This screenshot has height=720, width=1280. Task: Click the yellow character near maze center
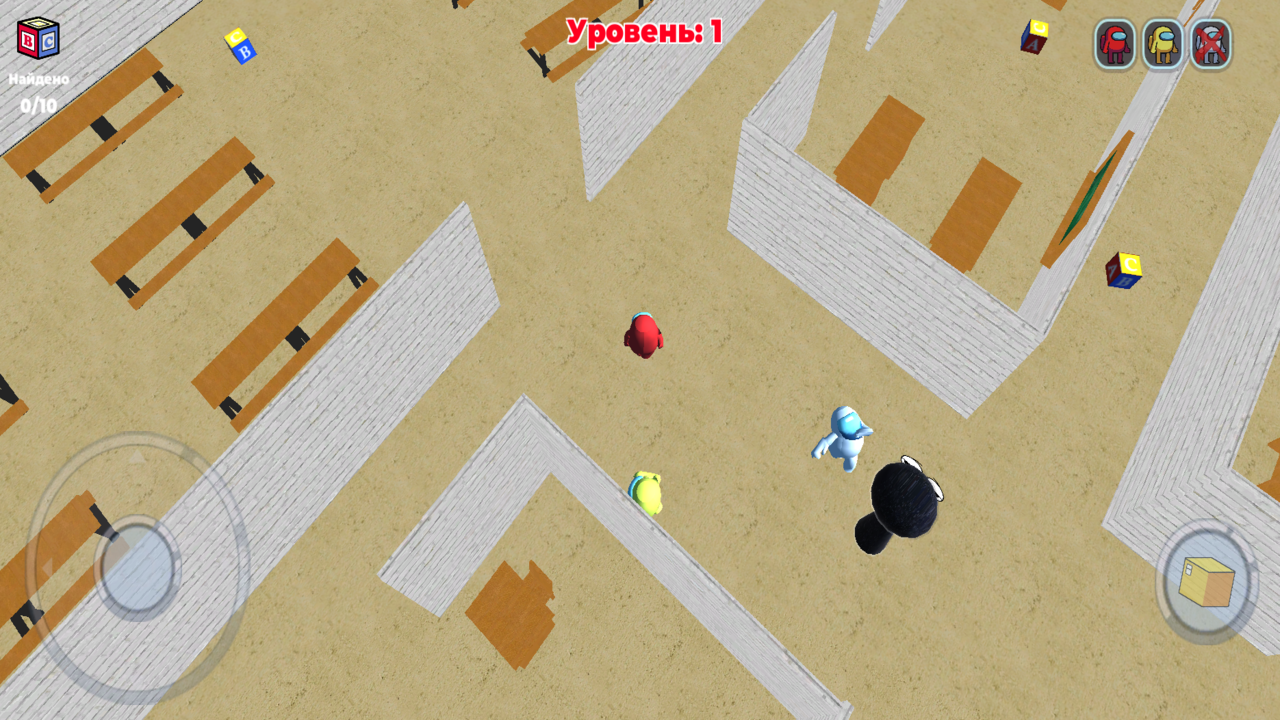coord(647,492)
